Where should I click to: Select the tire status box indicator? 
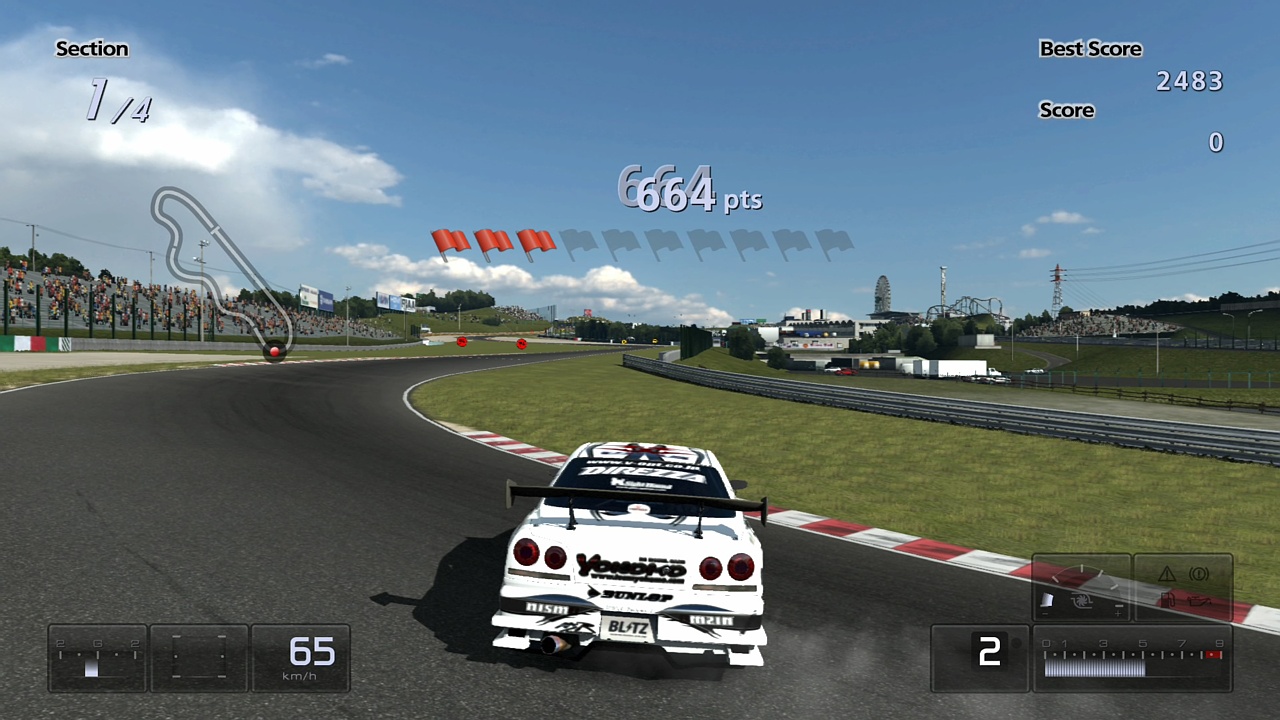197,657
